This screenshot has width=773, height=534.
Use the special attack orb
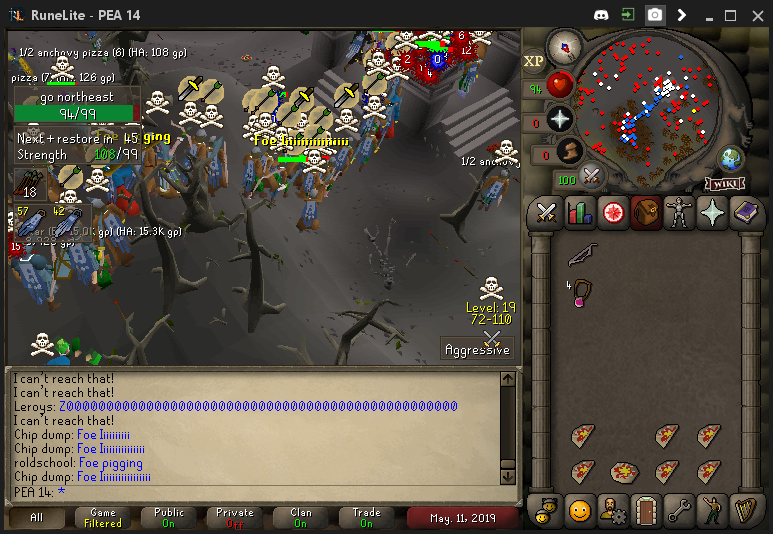(x=592, y=177)
